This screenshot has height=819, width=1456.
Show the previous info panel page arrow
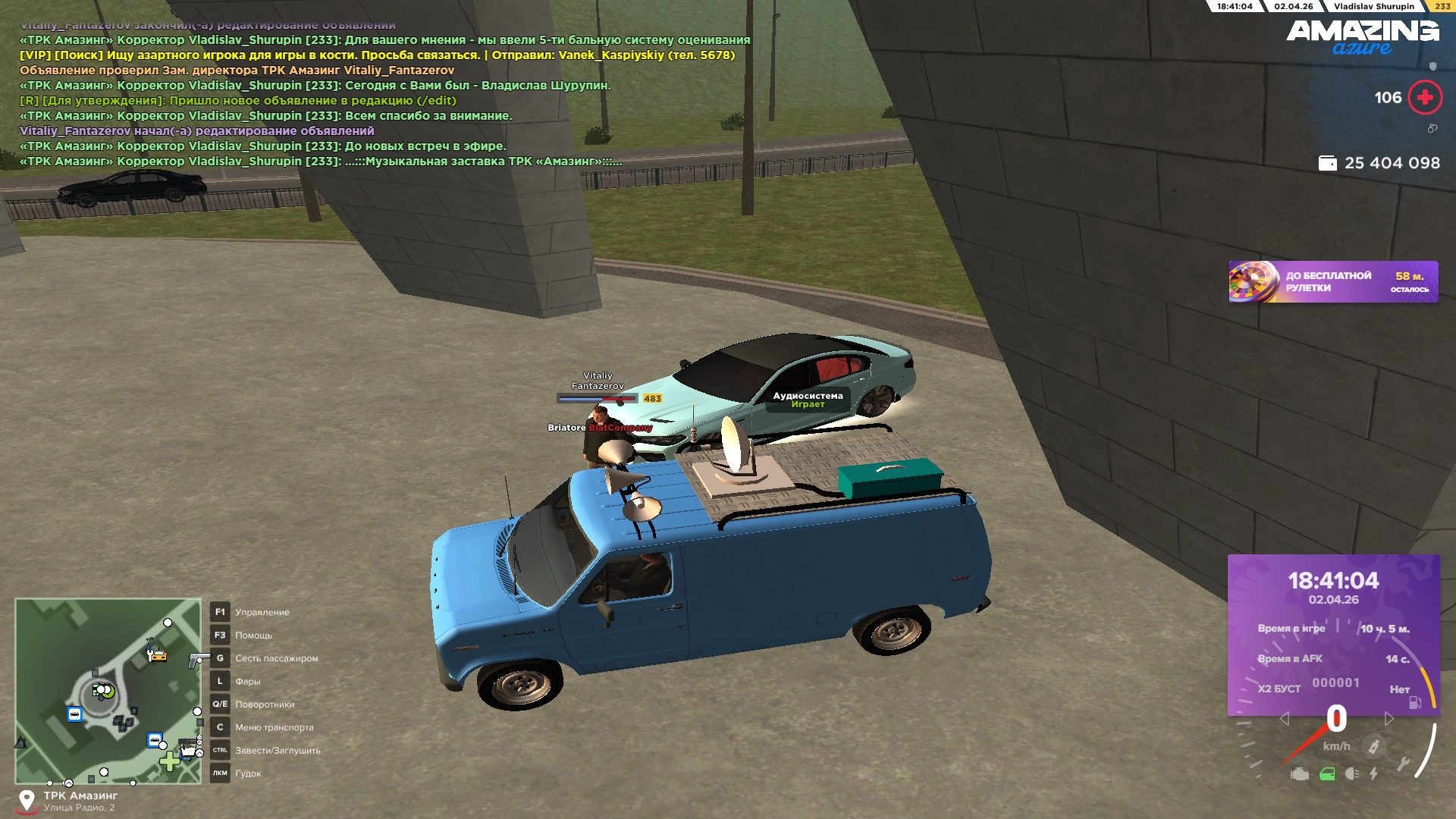[x=1284, y=718]
